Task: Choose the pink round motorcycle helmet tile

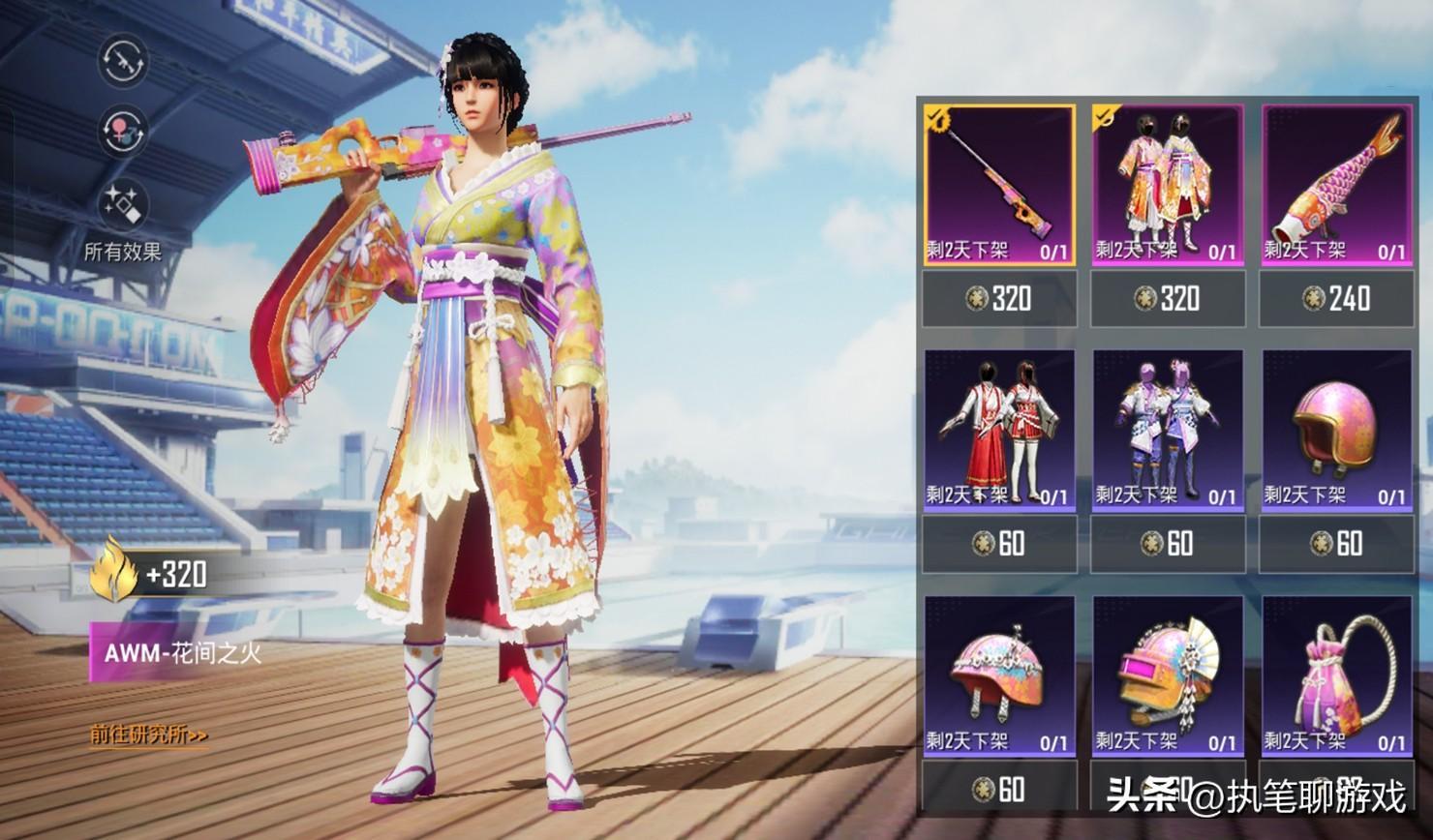Action: click(1336, 430)
